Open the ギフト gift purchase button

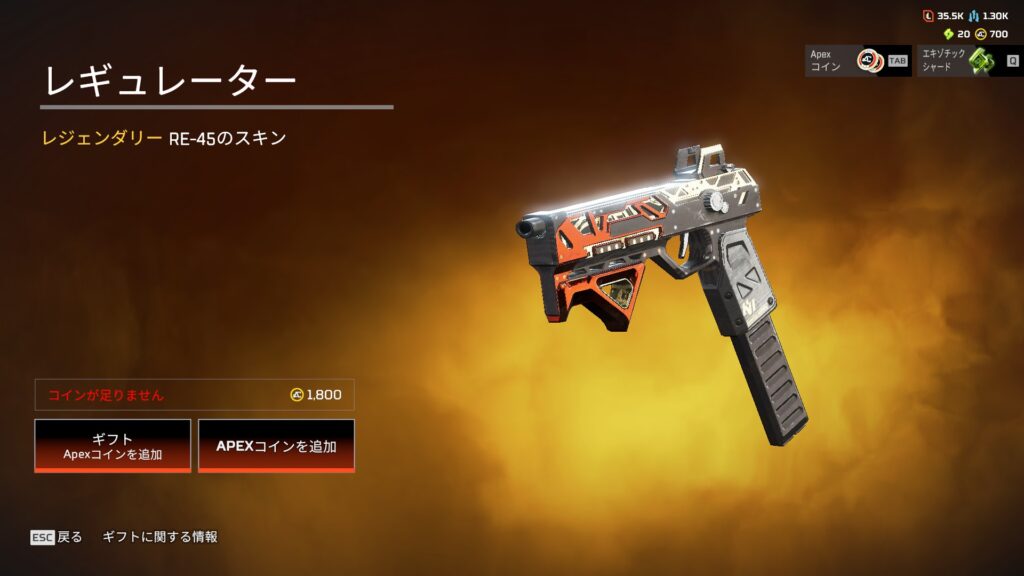112,445
